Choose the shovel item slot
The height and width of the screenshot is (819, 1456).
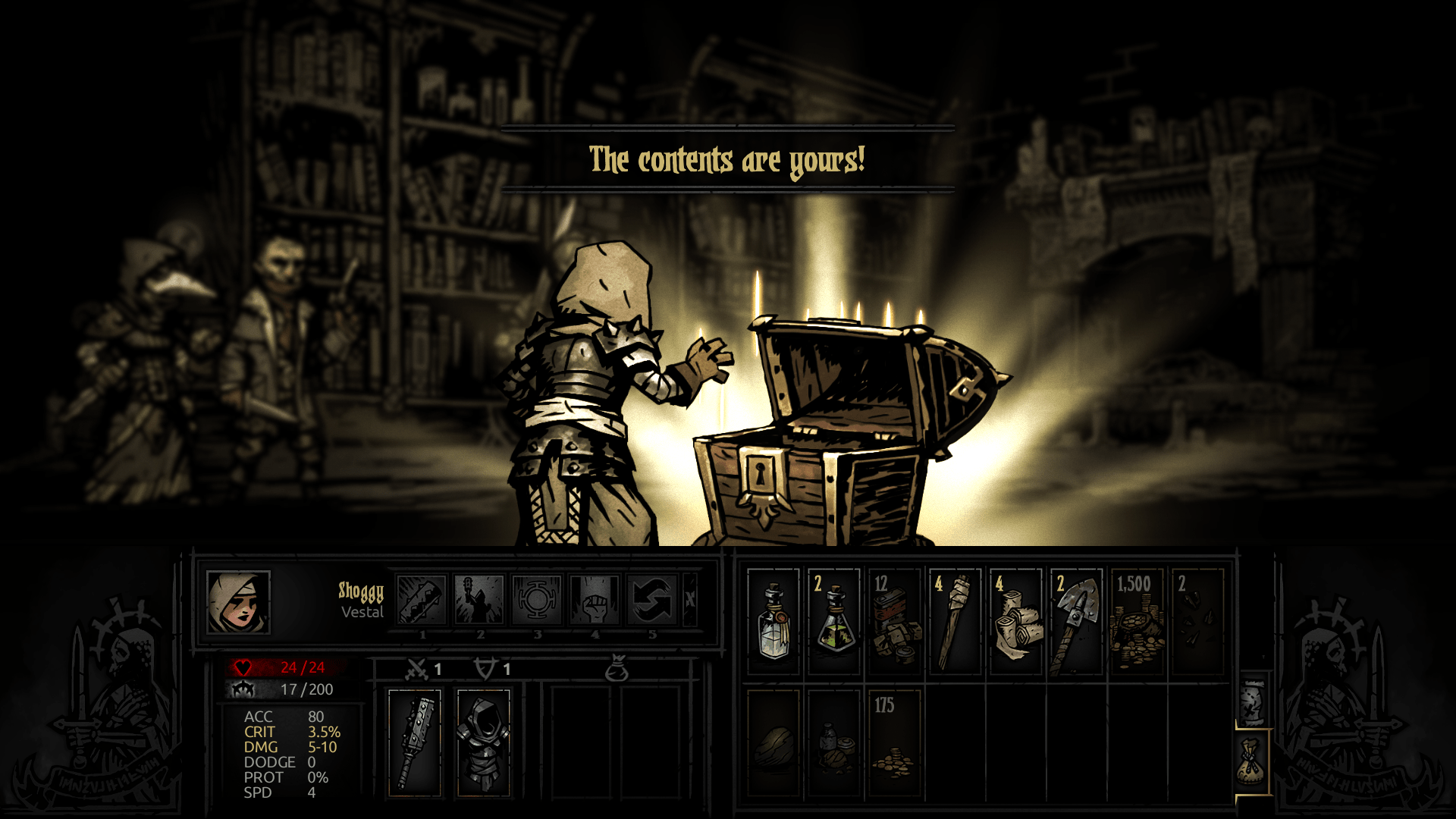click(1077, 622)
